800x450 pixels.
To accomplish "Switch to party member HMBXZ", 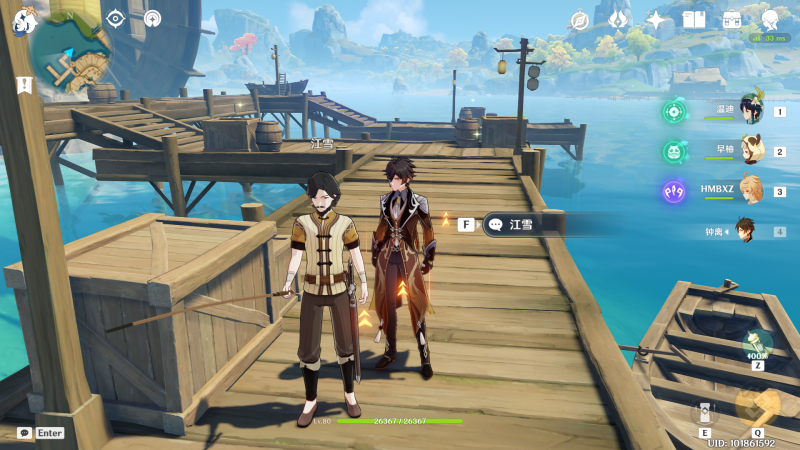I will (750, 190).
